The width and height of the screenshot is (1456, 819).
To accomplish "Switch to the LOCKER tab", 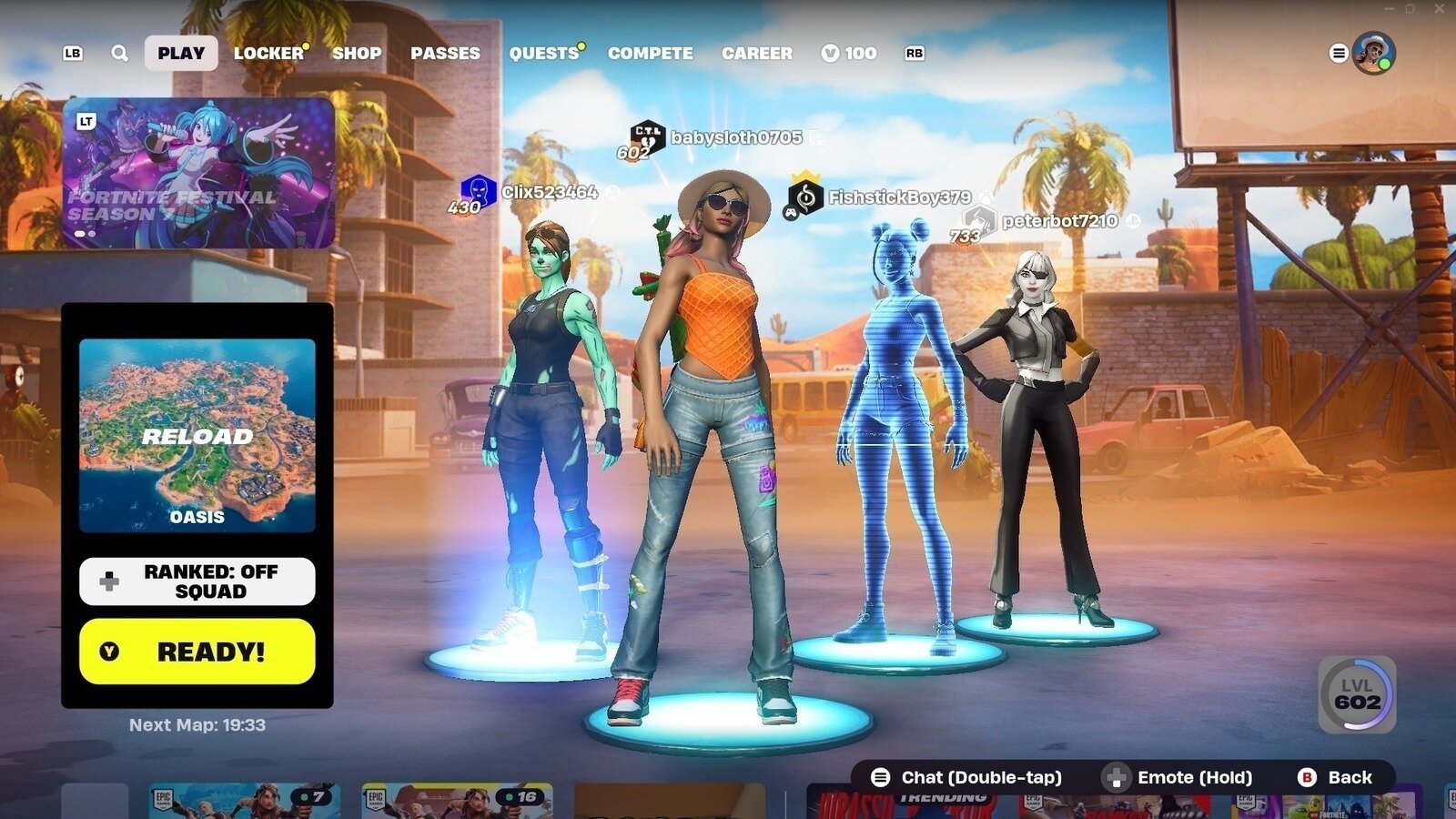I will pyautogui.click(x=268, y=53).
